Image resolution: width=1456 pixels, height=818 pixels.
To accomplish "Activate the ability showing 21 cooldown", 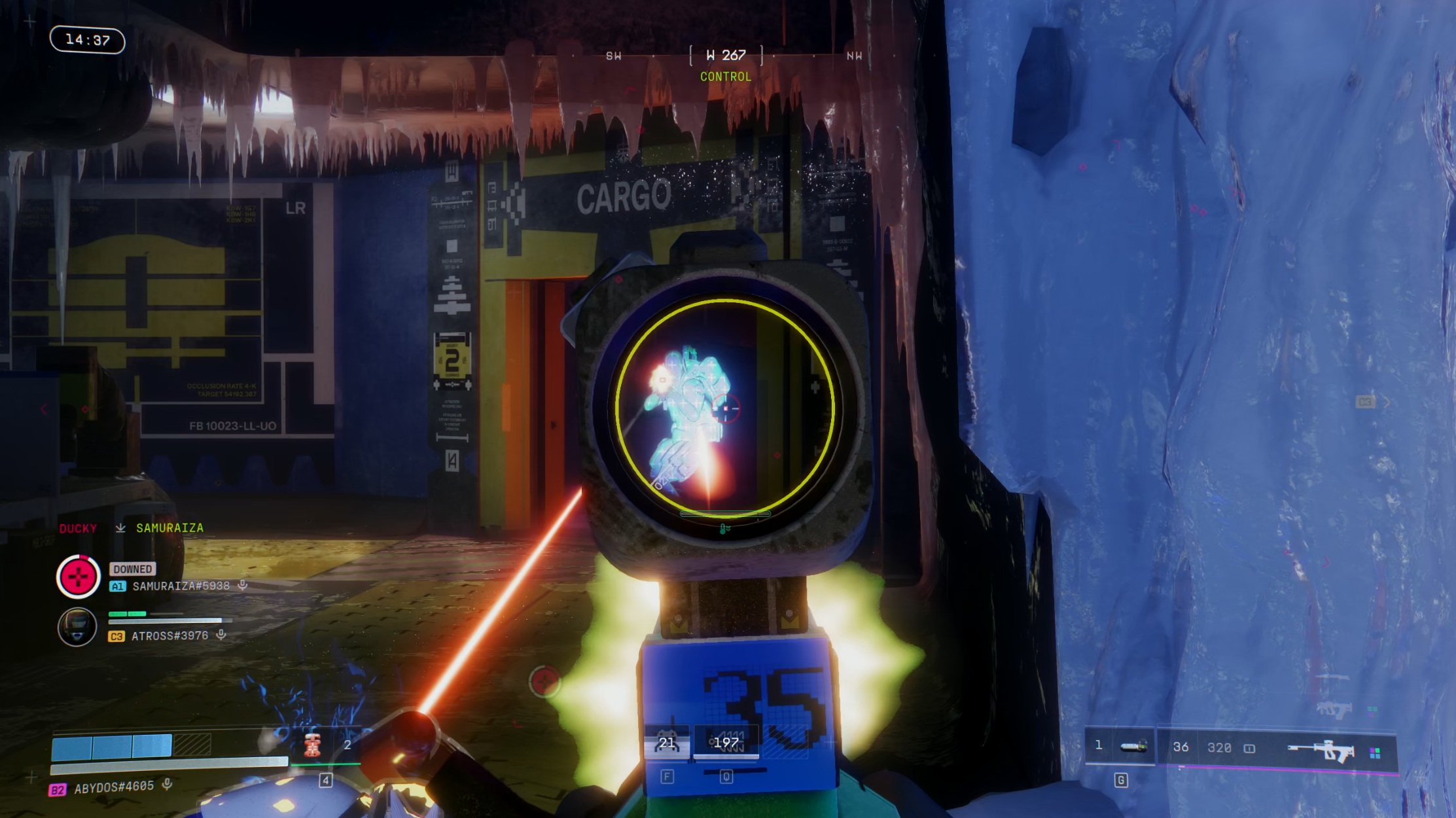I will point(667,743).
